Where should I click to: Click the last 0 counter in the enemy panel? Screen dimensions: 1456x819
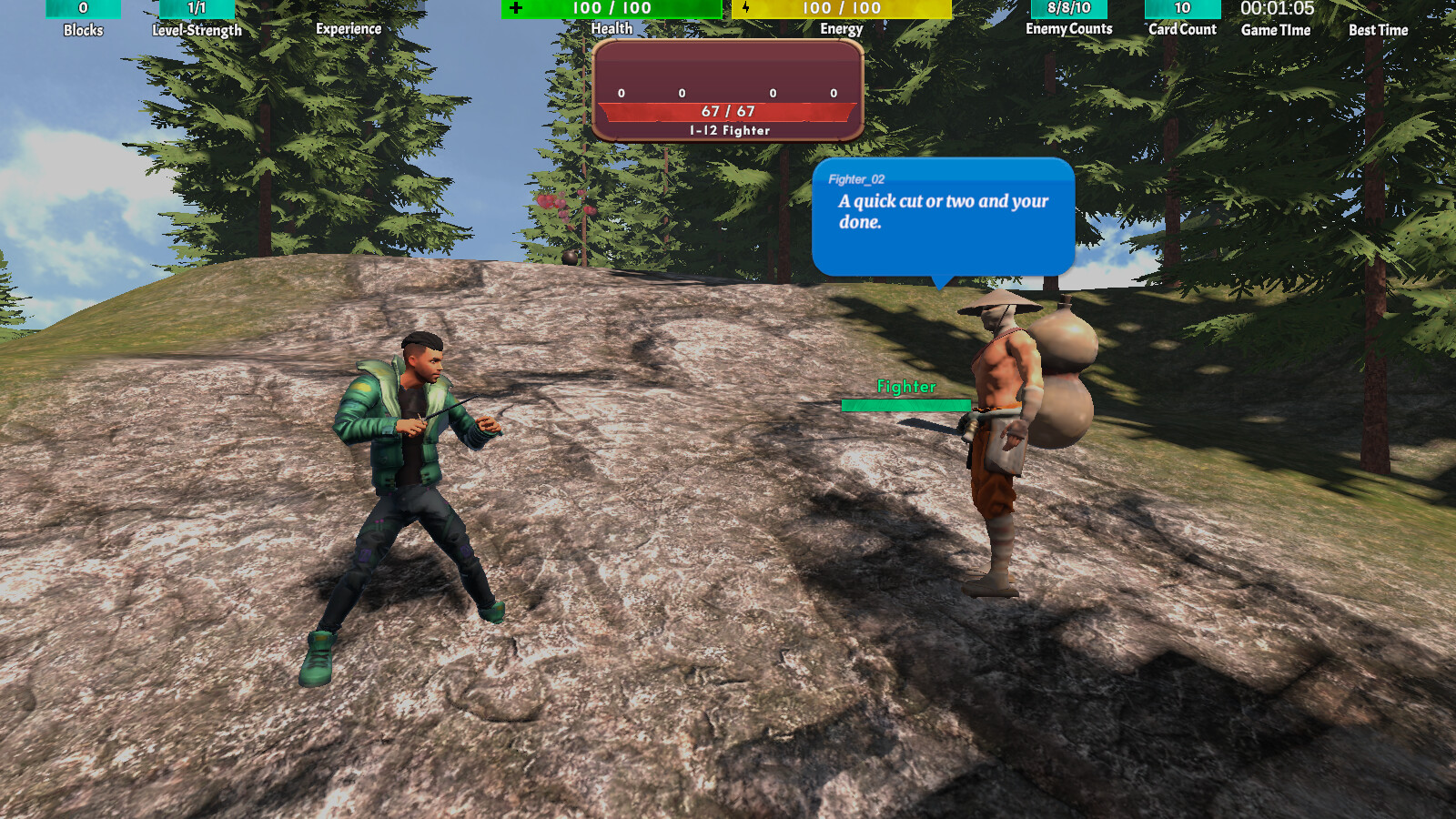(831, 92)
